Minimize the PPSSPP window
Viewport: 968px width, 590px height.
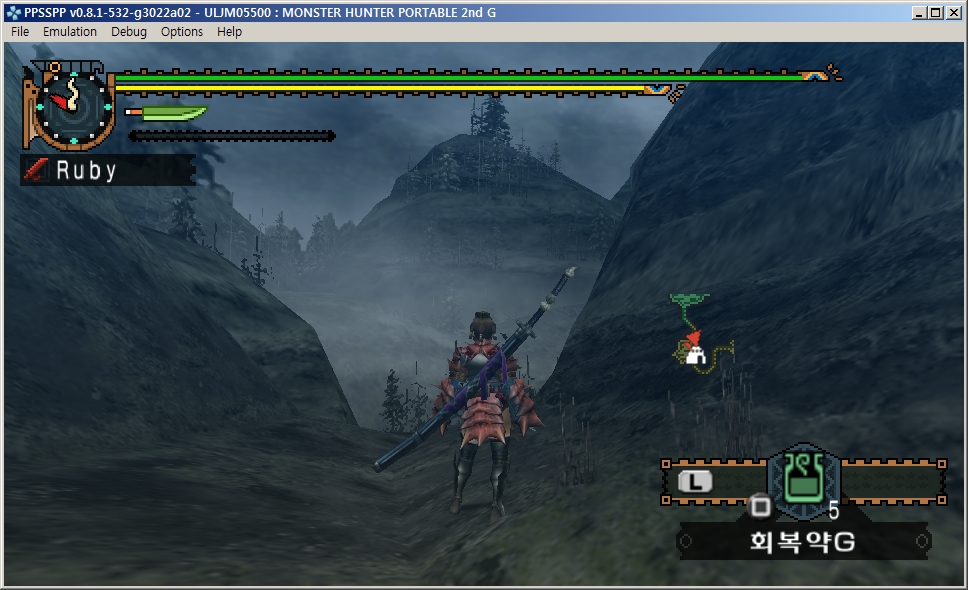920,12
